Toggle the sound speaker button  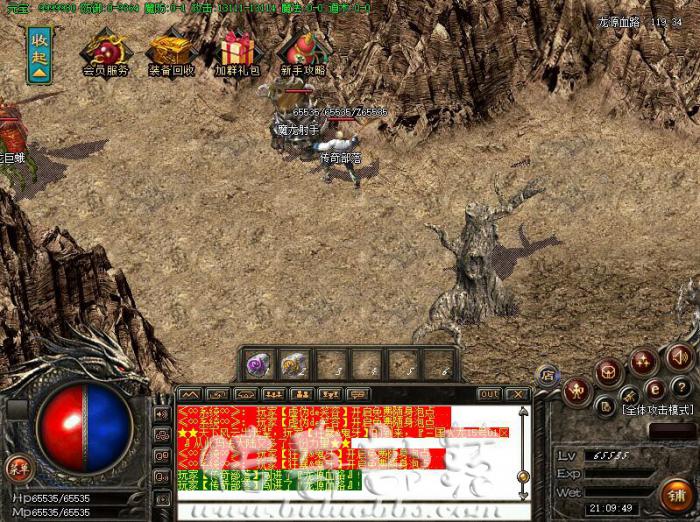tap(680, 356)
